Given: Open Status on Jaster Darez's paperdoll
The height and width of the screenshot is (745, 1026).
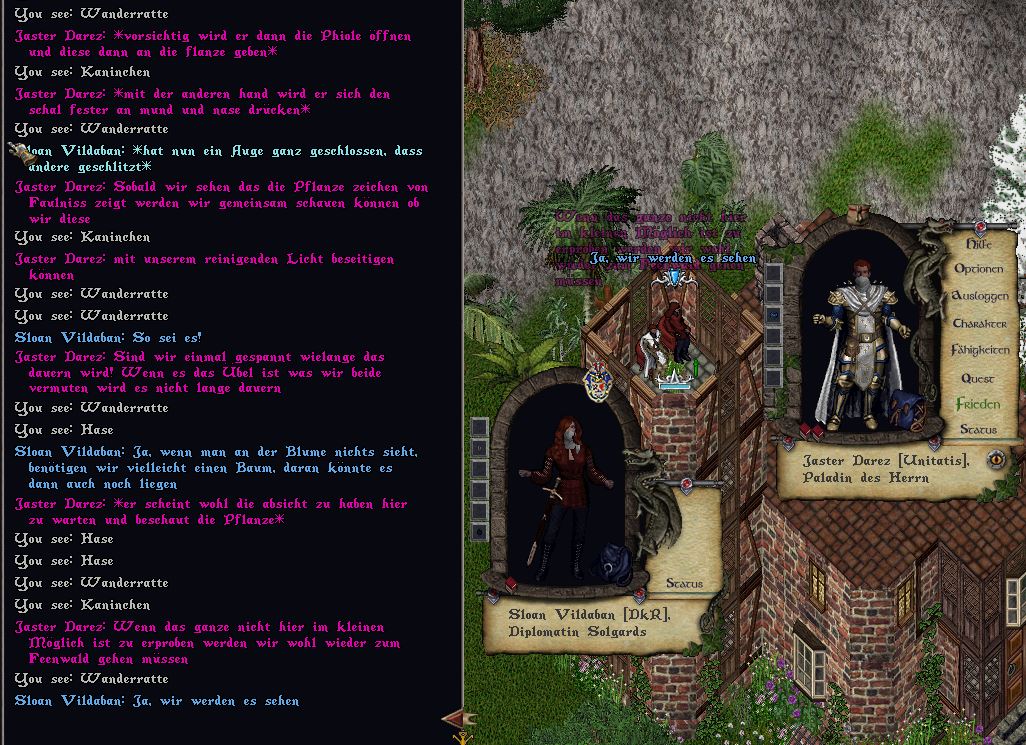Looking at the screenshot, I should pyautogui.click(x=977, y=429).
